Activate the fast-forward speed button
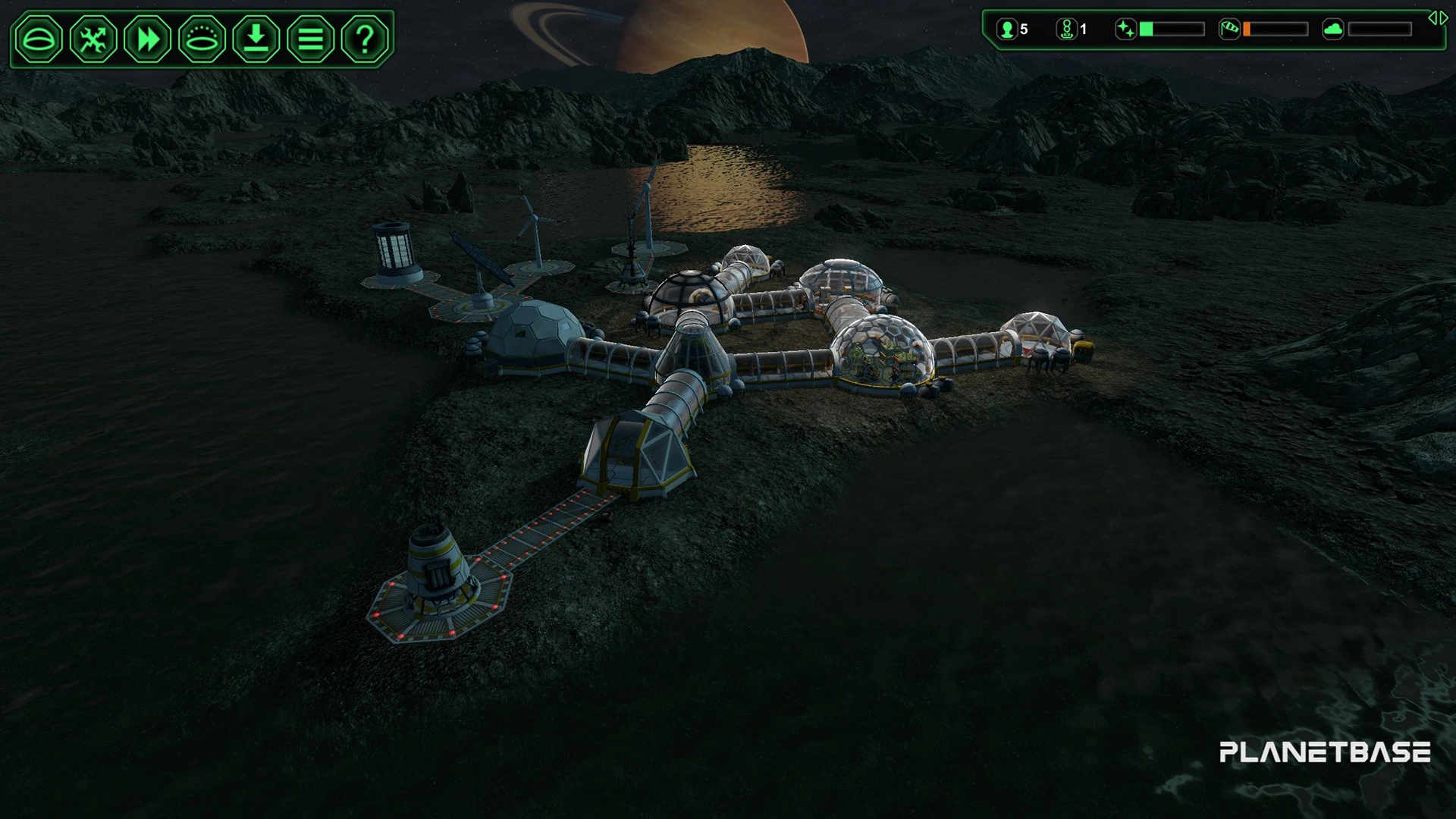This screenshot has height=819, width=1456. click(x=148, y=39)
